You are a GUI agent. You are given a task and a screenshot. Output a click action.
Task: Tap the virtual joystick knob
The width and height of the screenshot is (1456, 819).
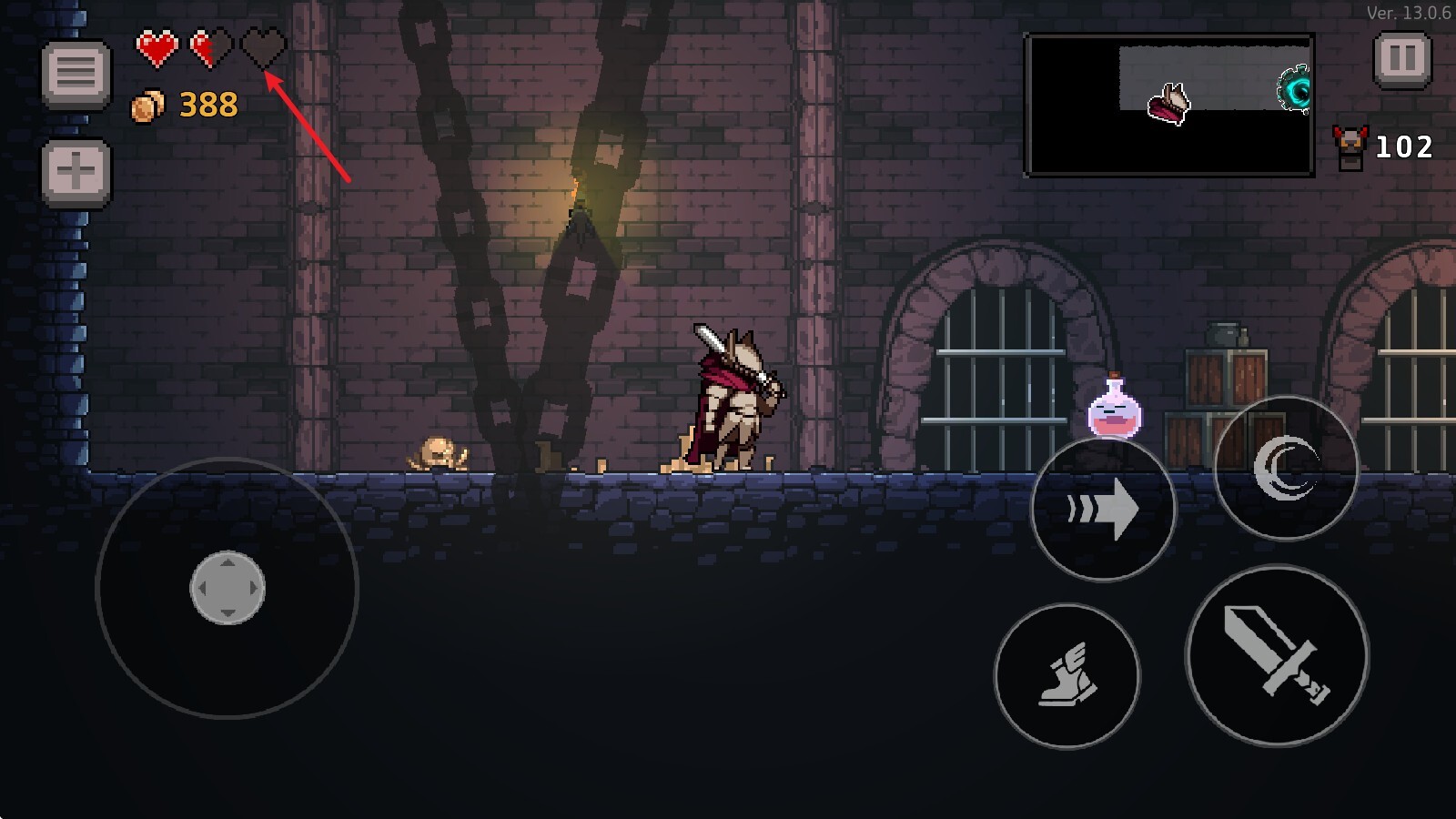click(x=227, y=588)
